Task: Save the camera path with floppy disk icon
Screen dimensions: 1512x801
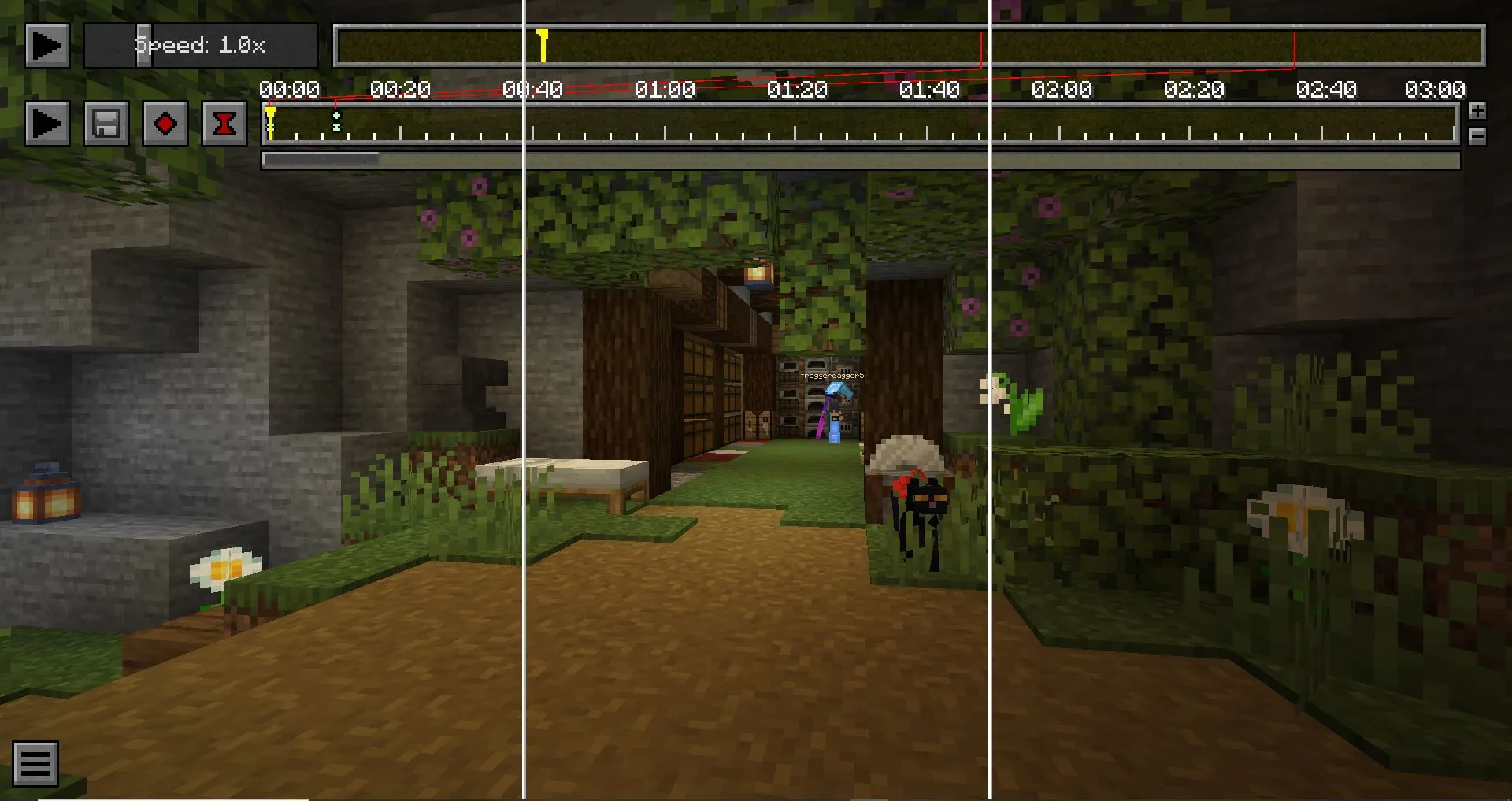Action: (107, 123)
